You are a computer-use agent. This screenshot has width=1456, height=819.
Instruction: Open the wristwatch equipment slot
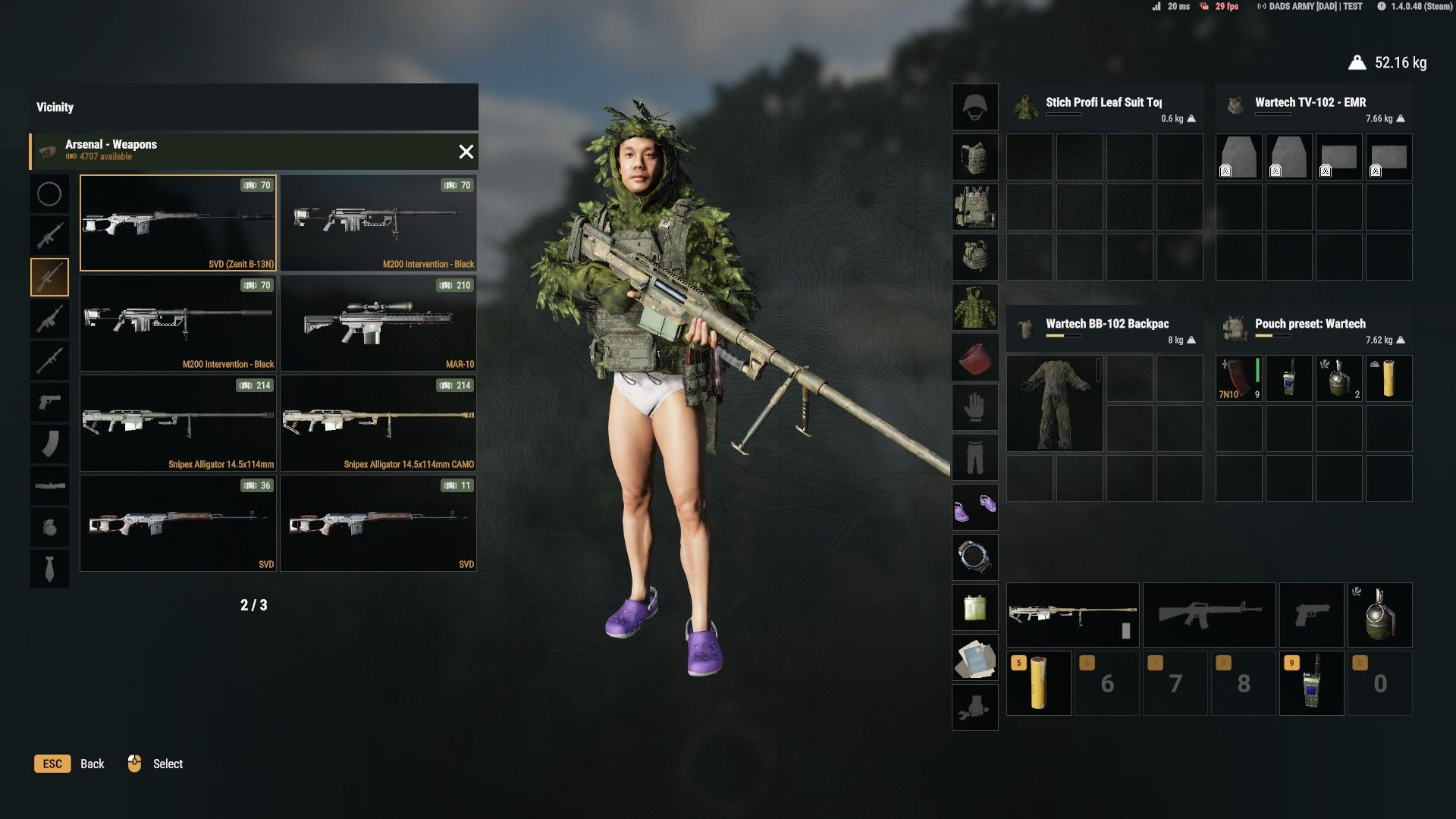(x=974, y=557)
